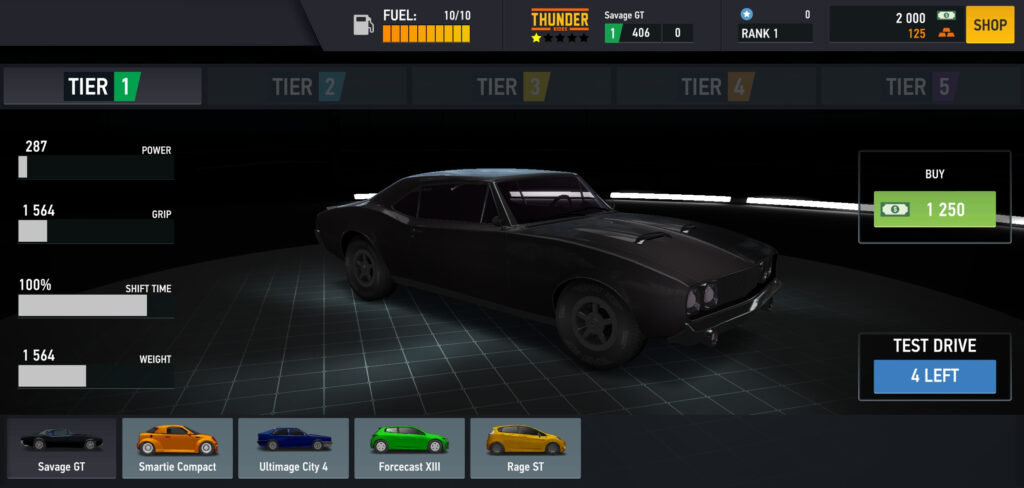This screenshot has height=488, width=1024.
Task: View the Forcecast XIII car
Action: [x=409, y=448]
